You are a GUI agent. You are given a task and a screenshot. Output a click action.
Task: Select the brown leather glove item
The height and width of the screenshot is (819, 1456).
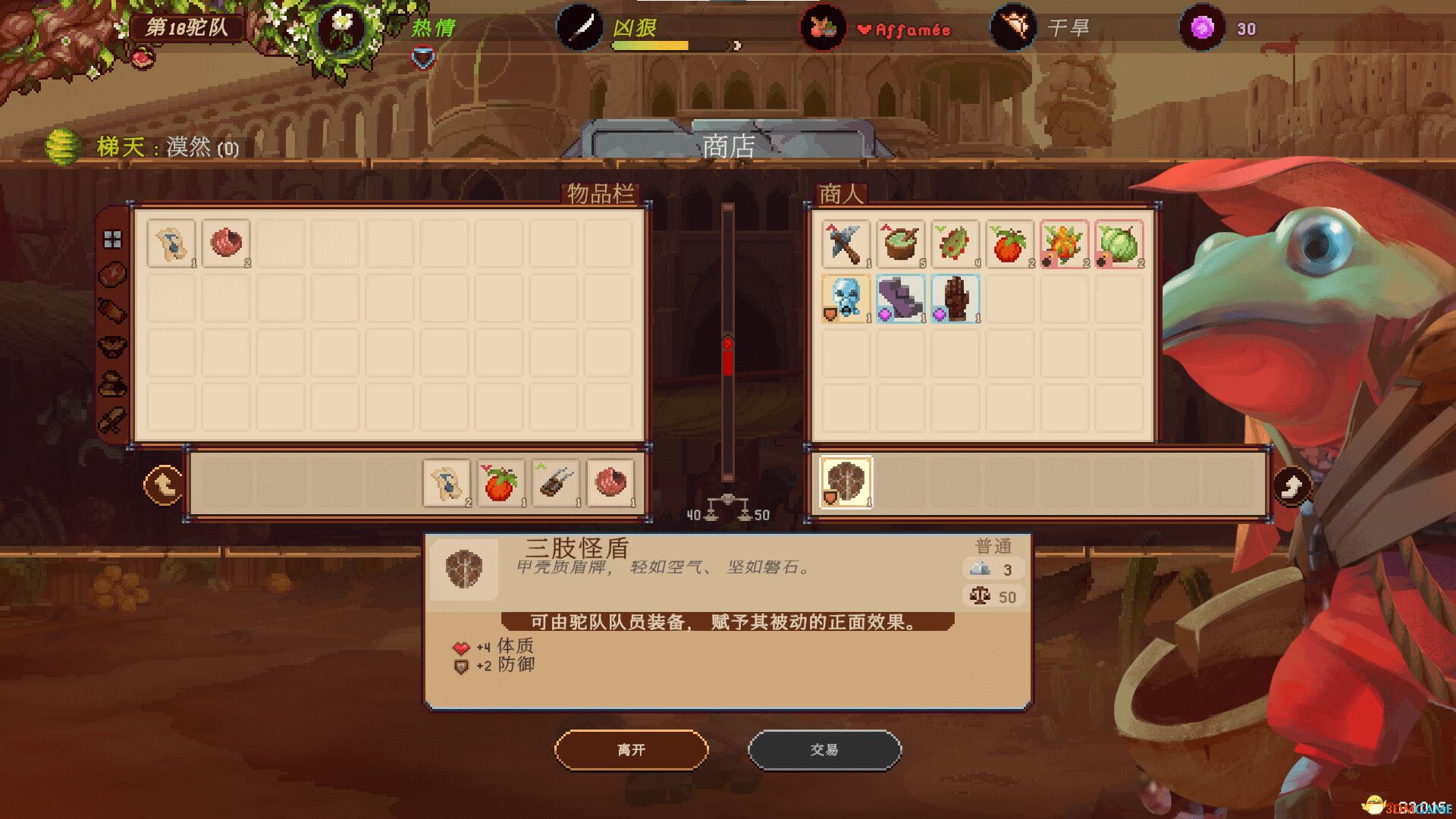pyautogui.click(x=955, y=298)
